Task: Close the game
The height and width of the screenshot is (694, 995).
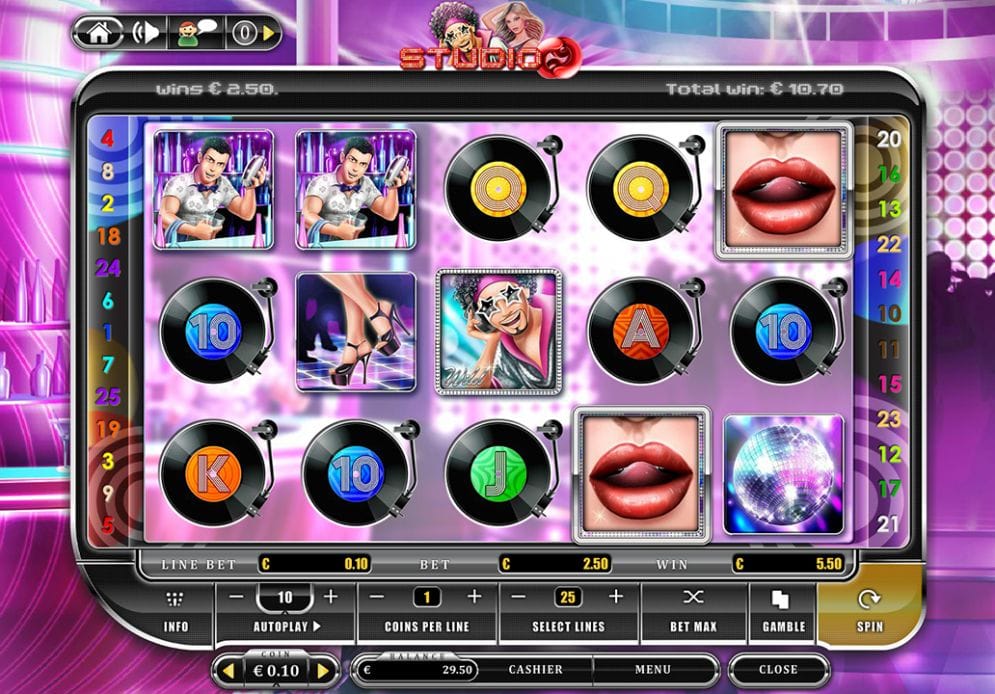Action: (x=778, y=669)
